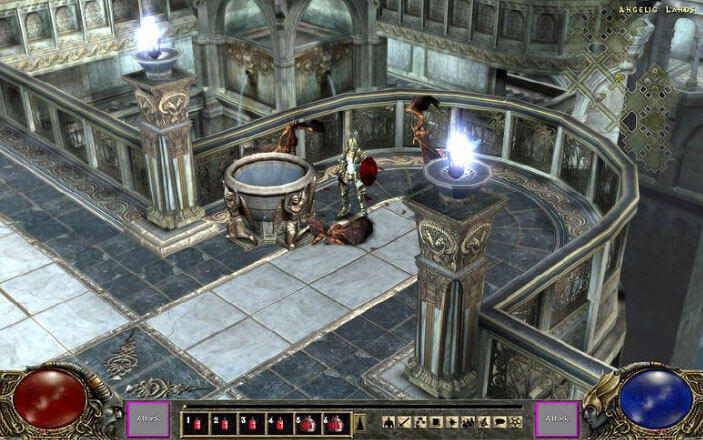Open the party icon showing two figures
The width and height of the screenshot is (703, 440).
coord(468,423)
